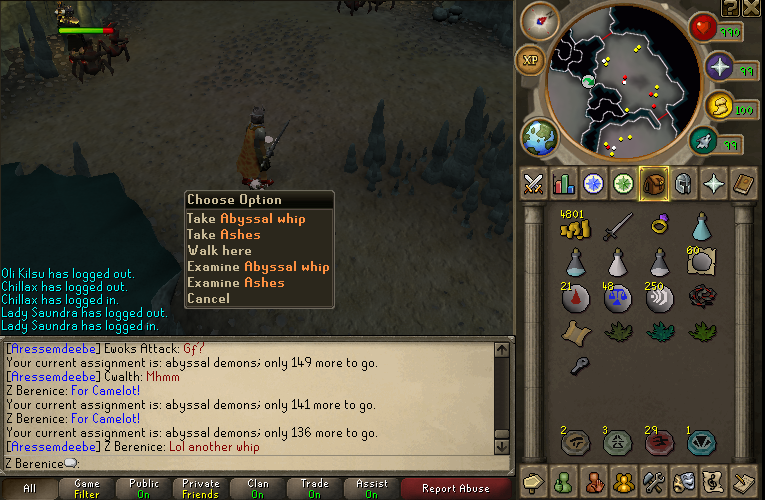Viewport: 765px width, 500px height.
Task: Toggle the Public chat filter
Action: tap(144, 488)
